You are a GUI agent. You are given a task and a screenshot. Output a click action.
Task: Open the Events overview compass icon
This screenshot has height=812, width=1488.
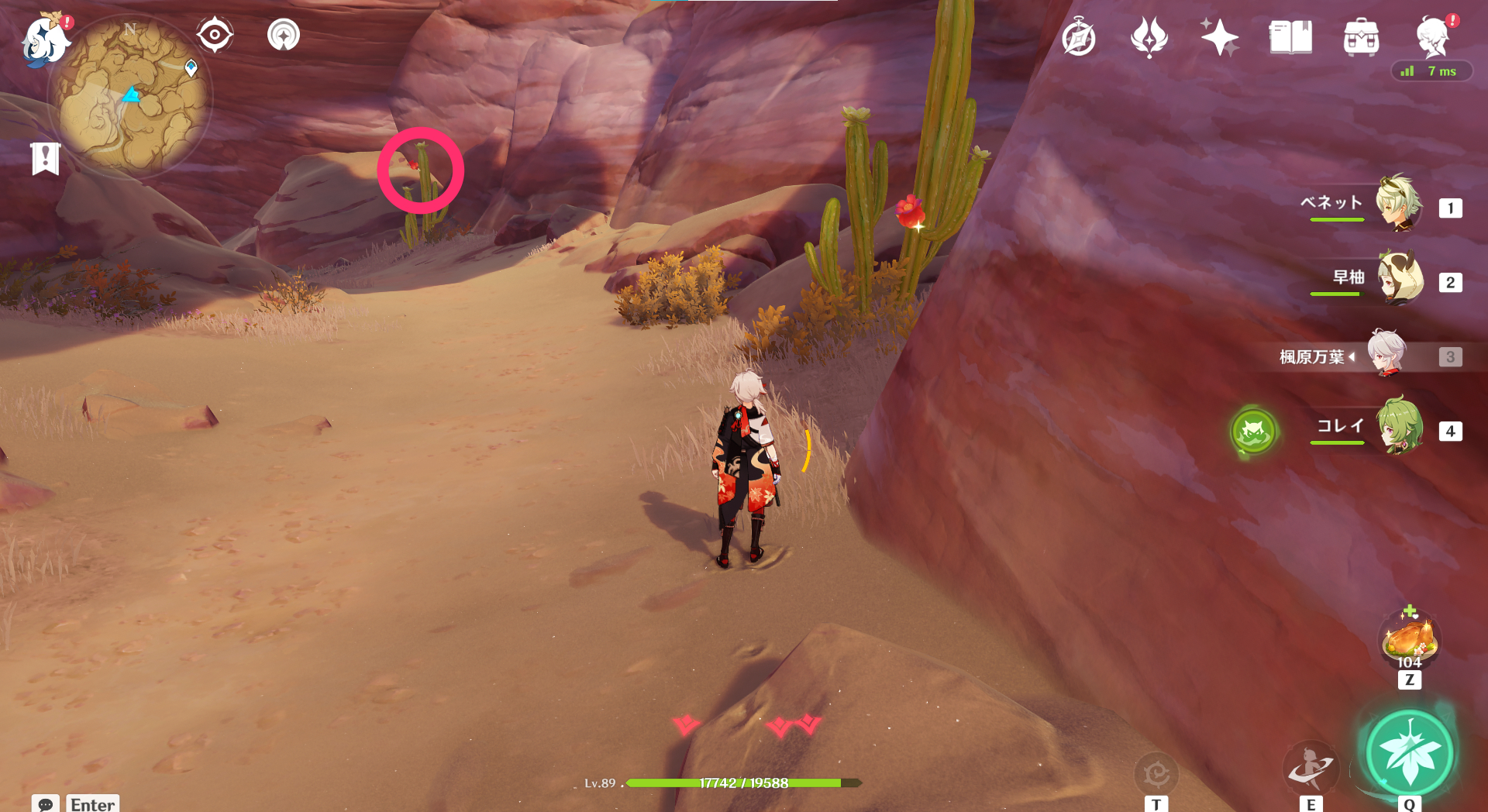[1080, 36]
